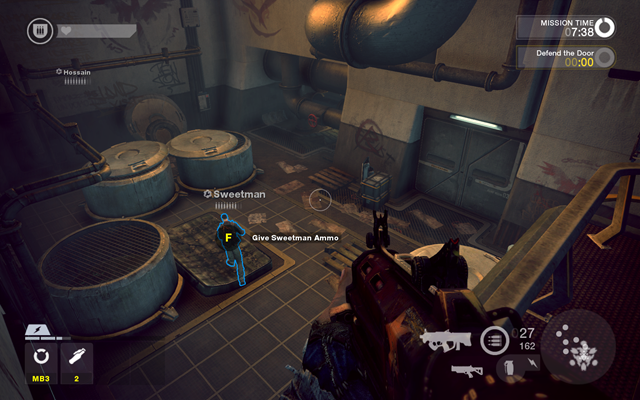Switch to the secondary weapon icon
This screenshot has height=400, width=640.
pyautogui.click(x=466, y=370)
